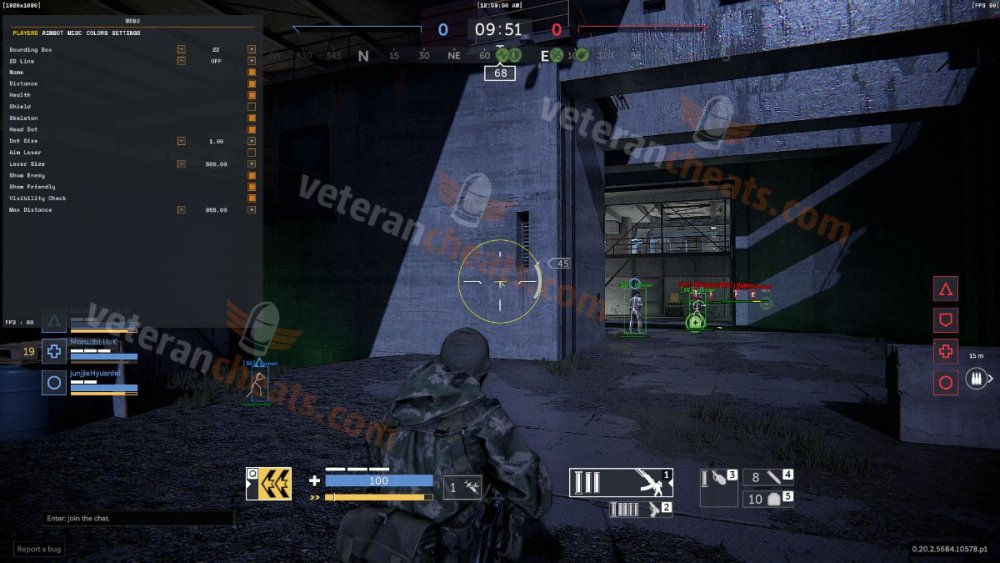
Task: Open the MISC tab
Action: coord(76,33)
